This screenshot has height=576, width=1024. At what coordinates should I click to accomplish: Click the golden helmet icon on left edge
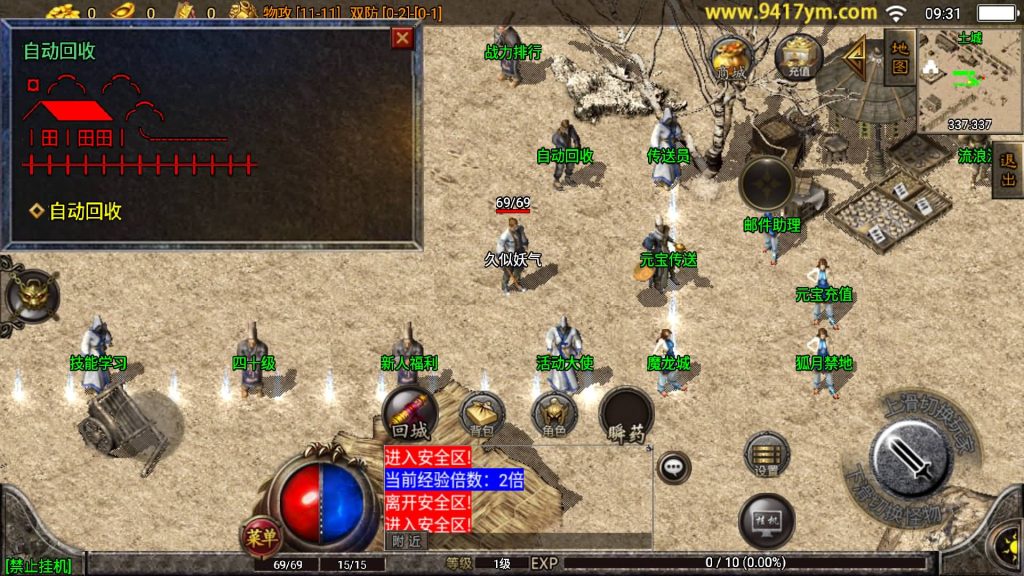(32, 296)
